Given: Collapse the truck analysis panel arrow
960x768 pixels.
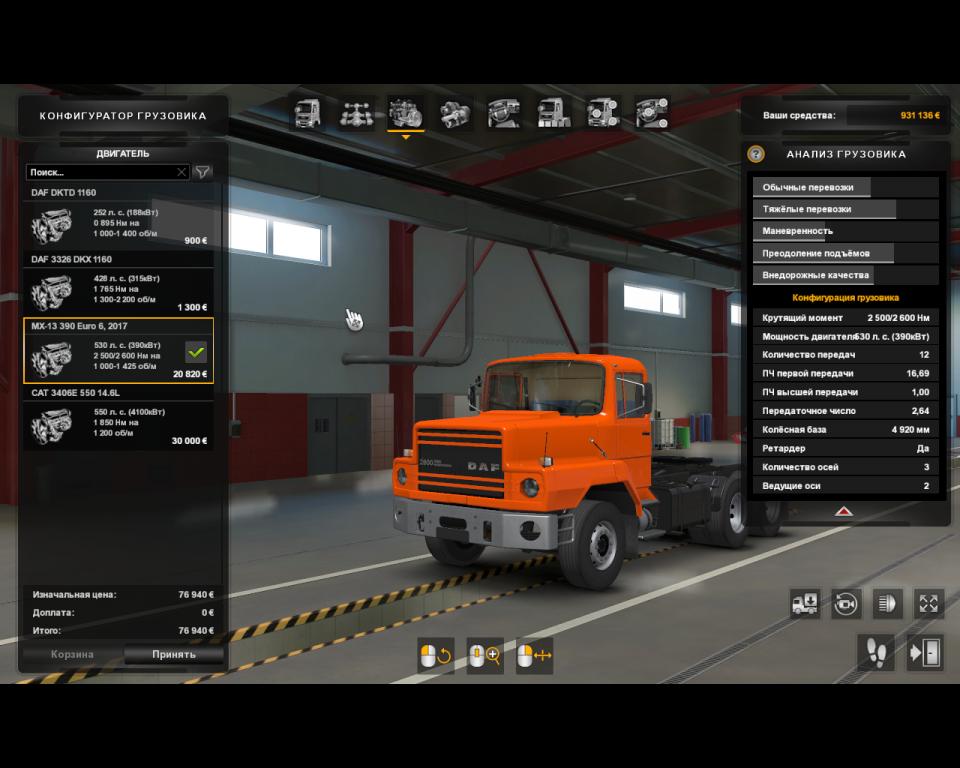Looking at the screenshot, I should click(843, 510).
